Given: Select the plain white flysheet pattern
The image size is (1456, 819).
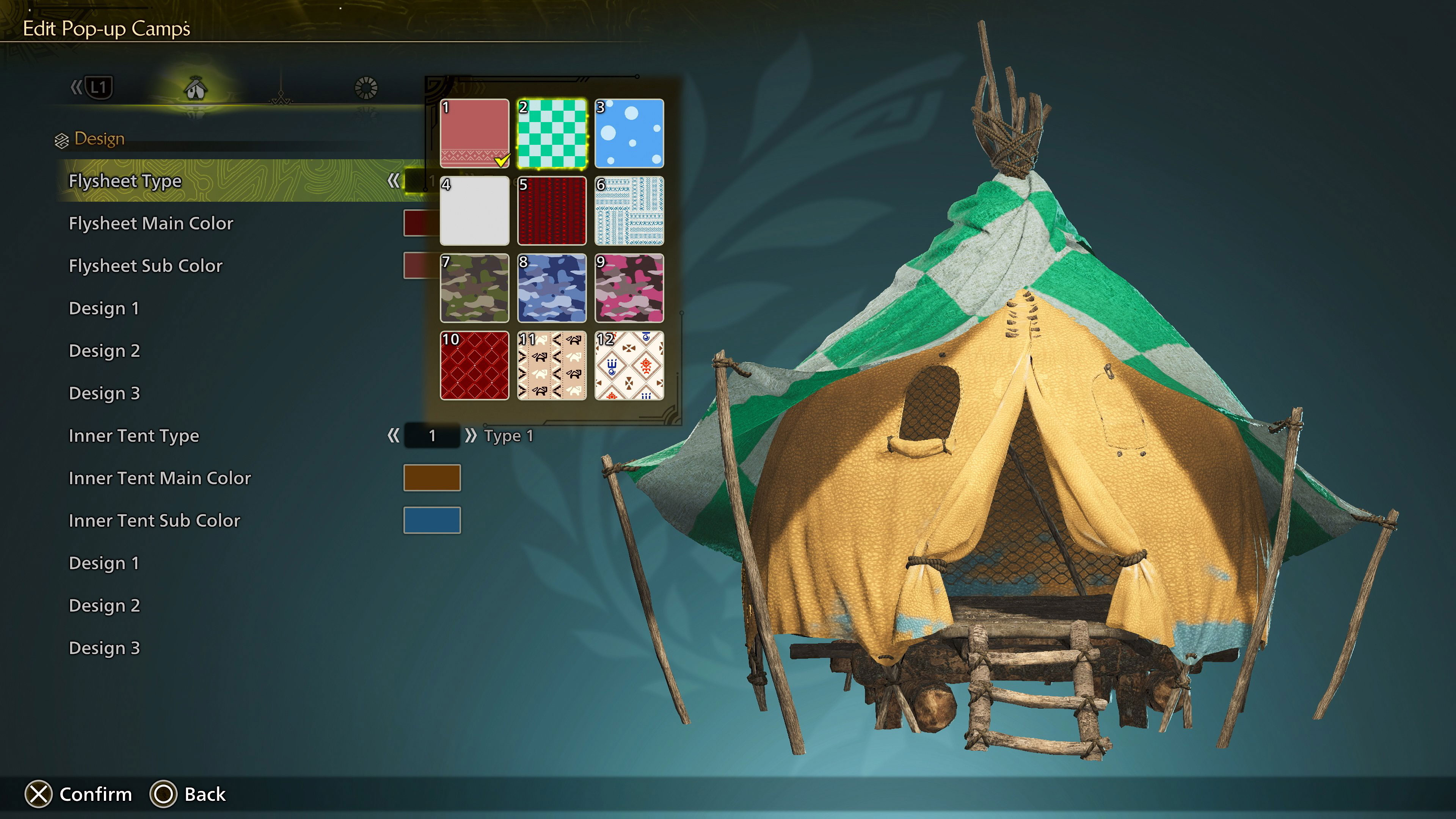Looking at the screenshot, I should [x=474, y=211].
